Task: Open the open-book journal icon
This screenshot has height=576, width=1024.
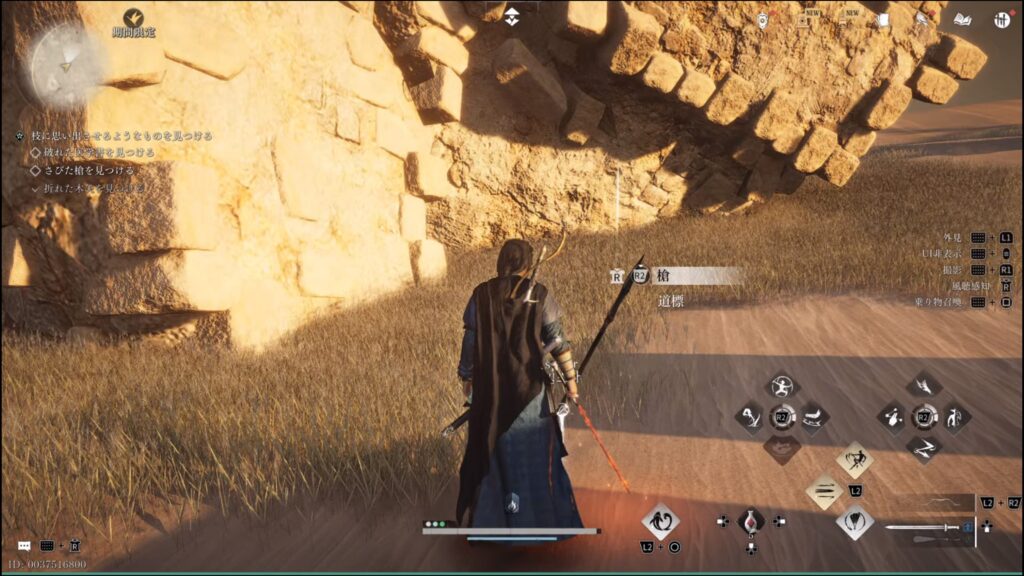Action: 962,19
